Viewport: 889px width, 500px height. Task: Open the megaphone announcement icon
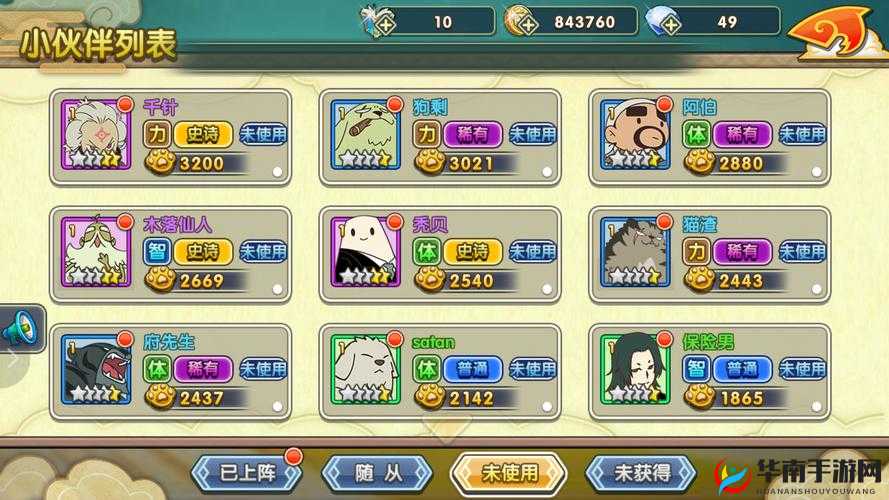(21, 326)
